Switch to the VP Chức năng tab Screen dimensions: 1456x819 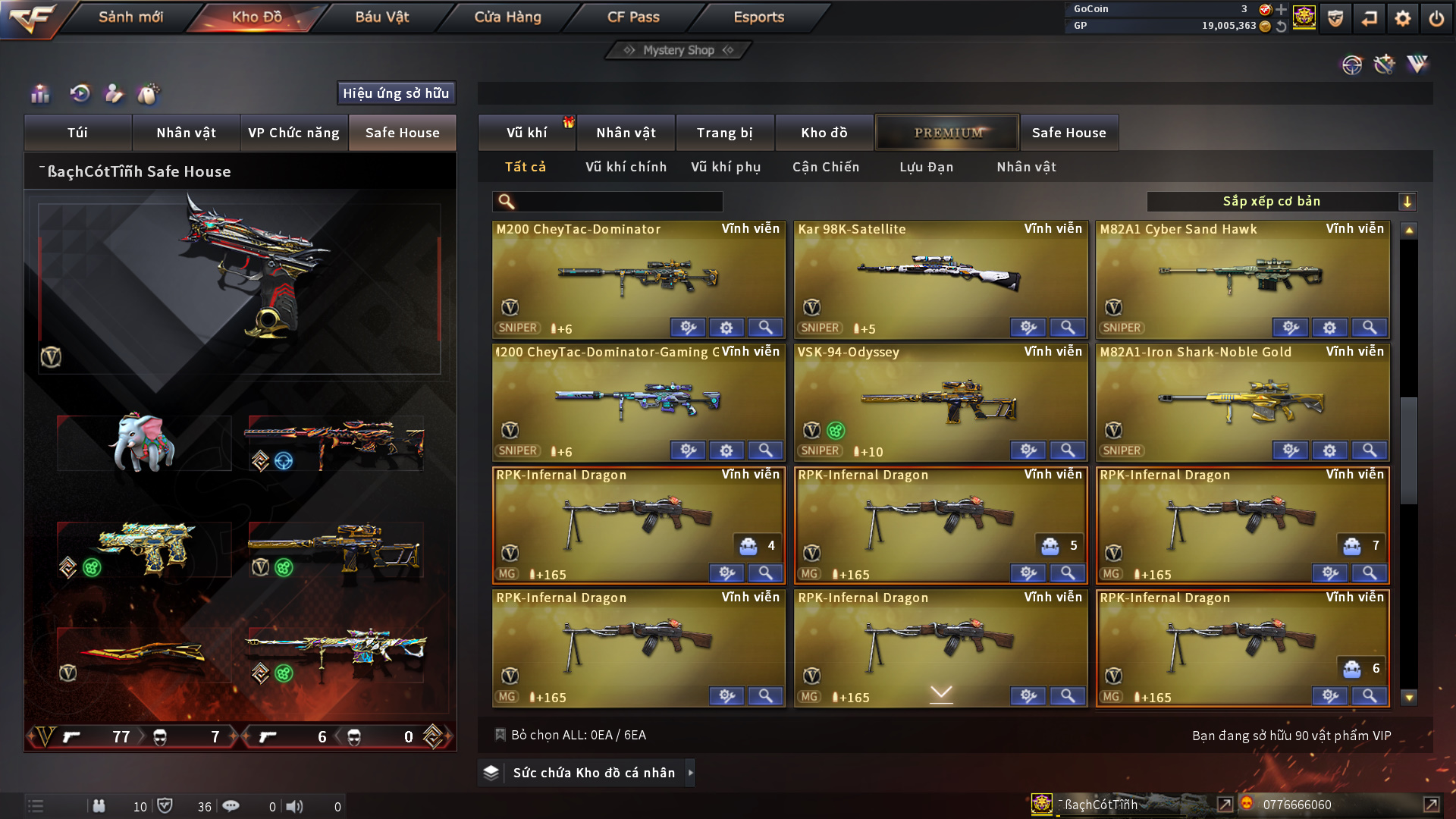pos(293,133)
